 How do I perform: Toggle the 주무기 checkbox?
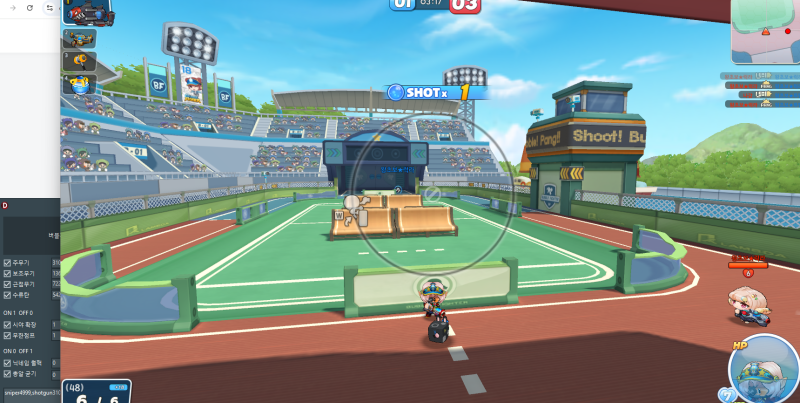pos(7,262)
